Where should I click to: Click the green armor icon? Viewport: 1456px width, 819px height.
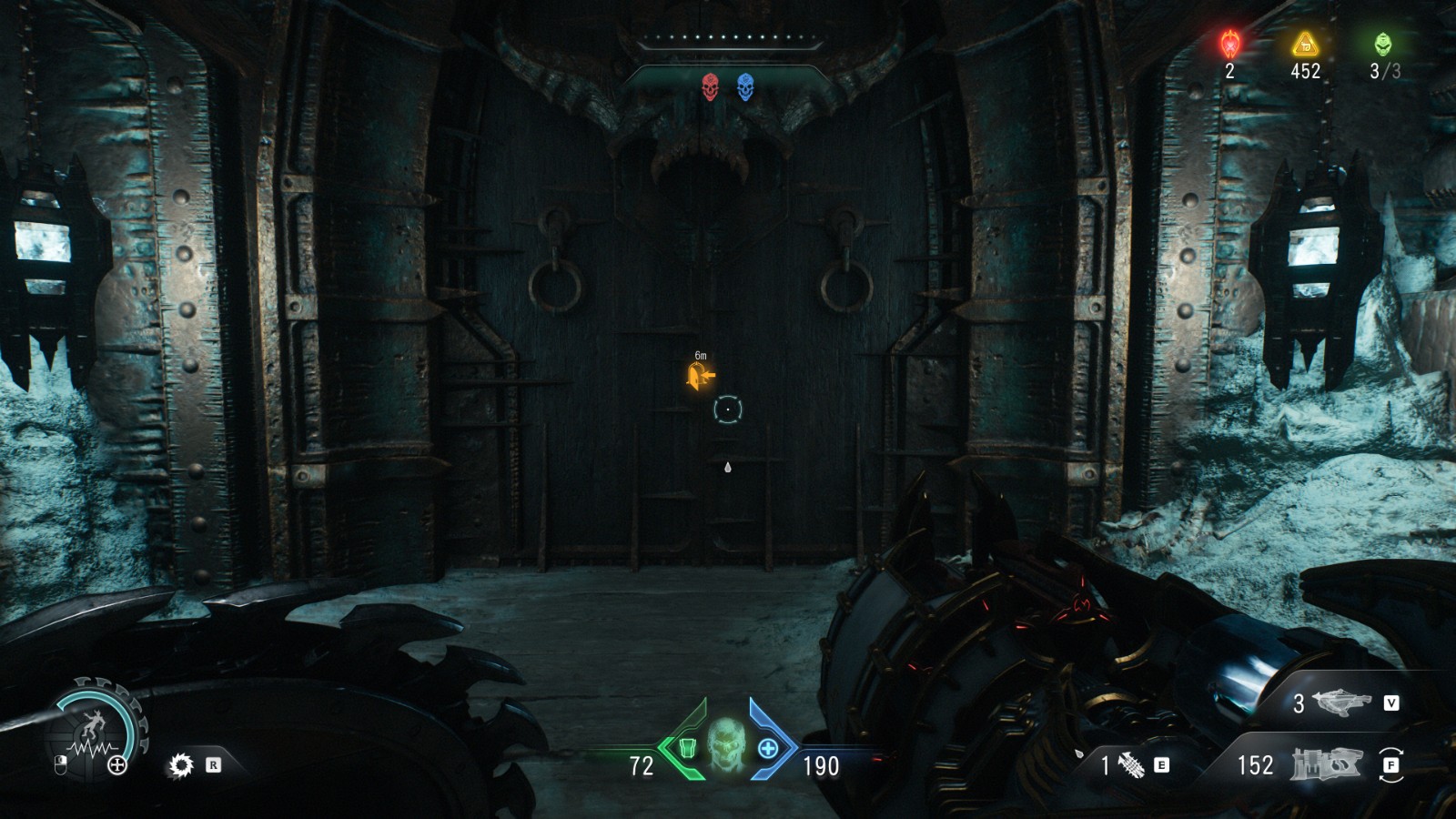tap(687, 748)
